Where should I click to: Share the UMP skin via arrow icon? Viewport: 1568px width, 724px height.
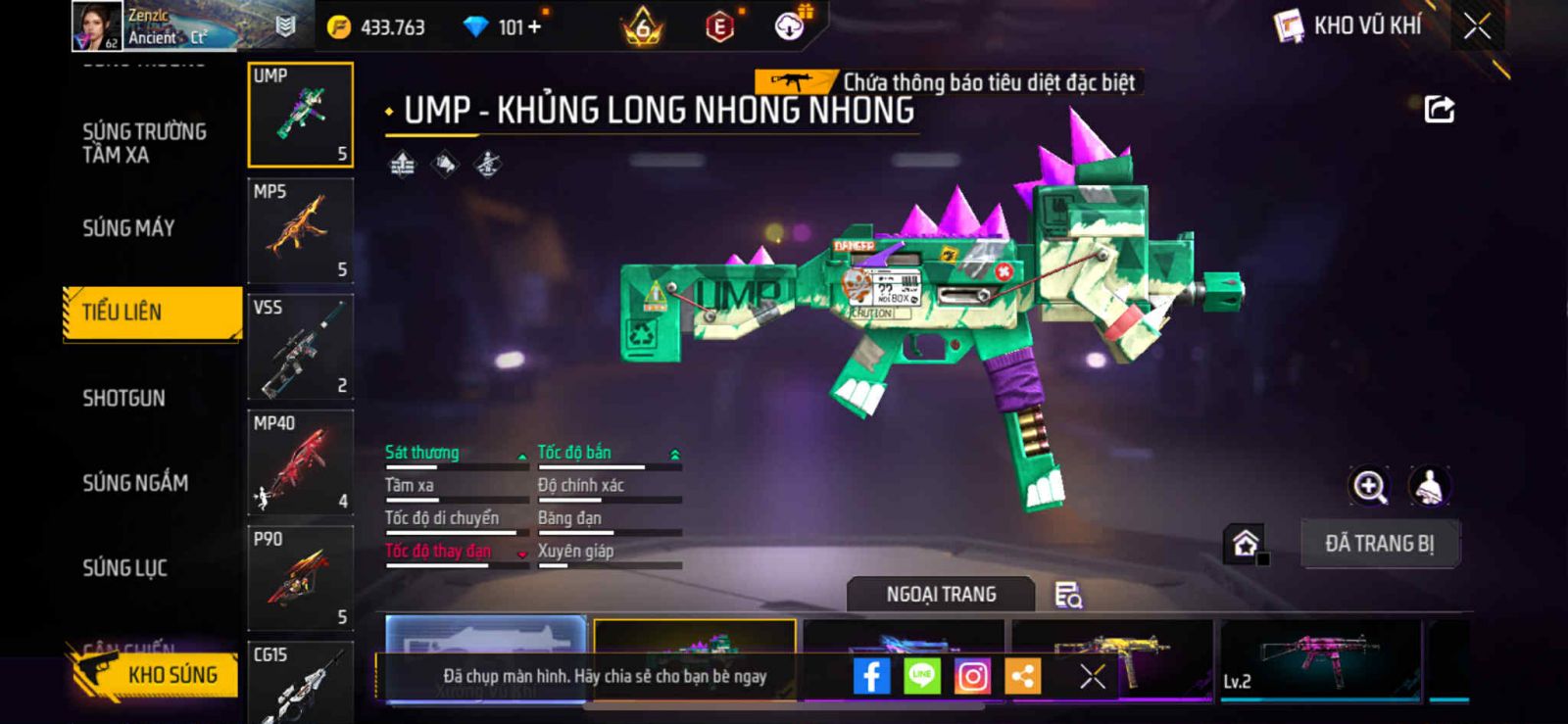[1439, 109]
